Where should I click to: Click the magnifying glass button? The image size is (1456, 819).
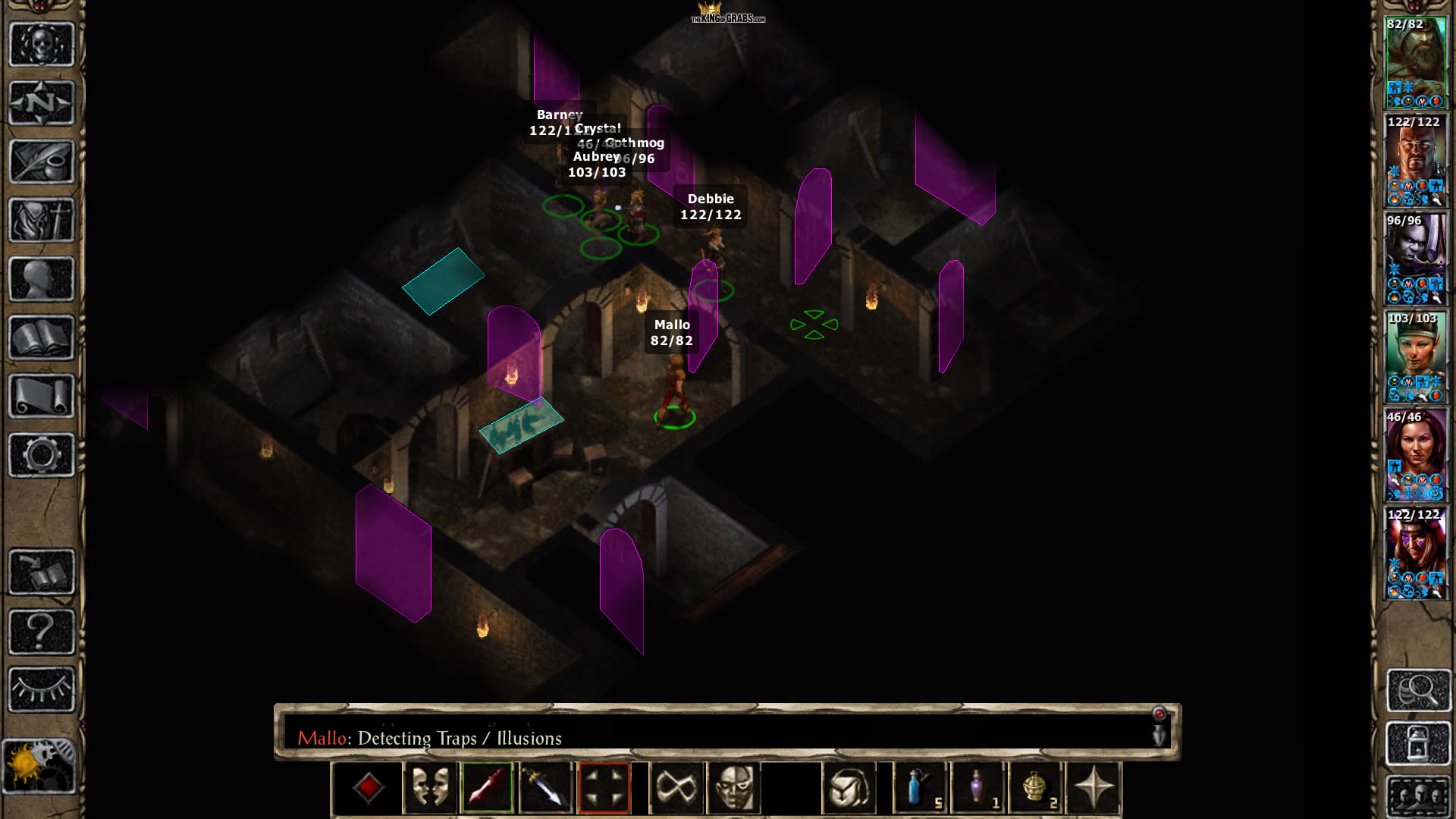point(1418,689)
